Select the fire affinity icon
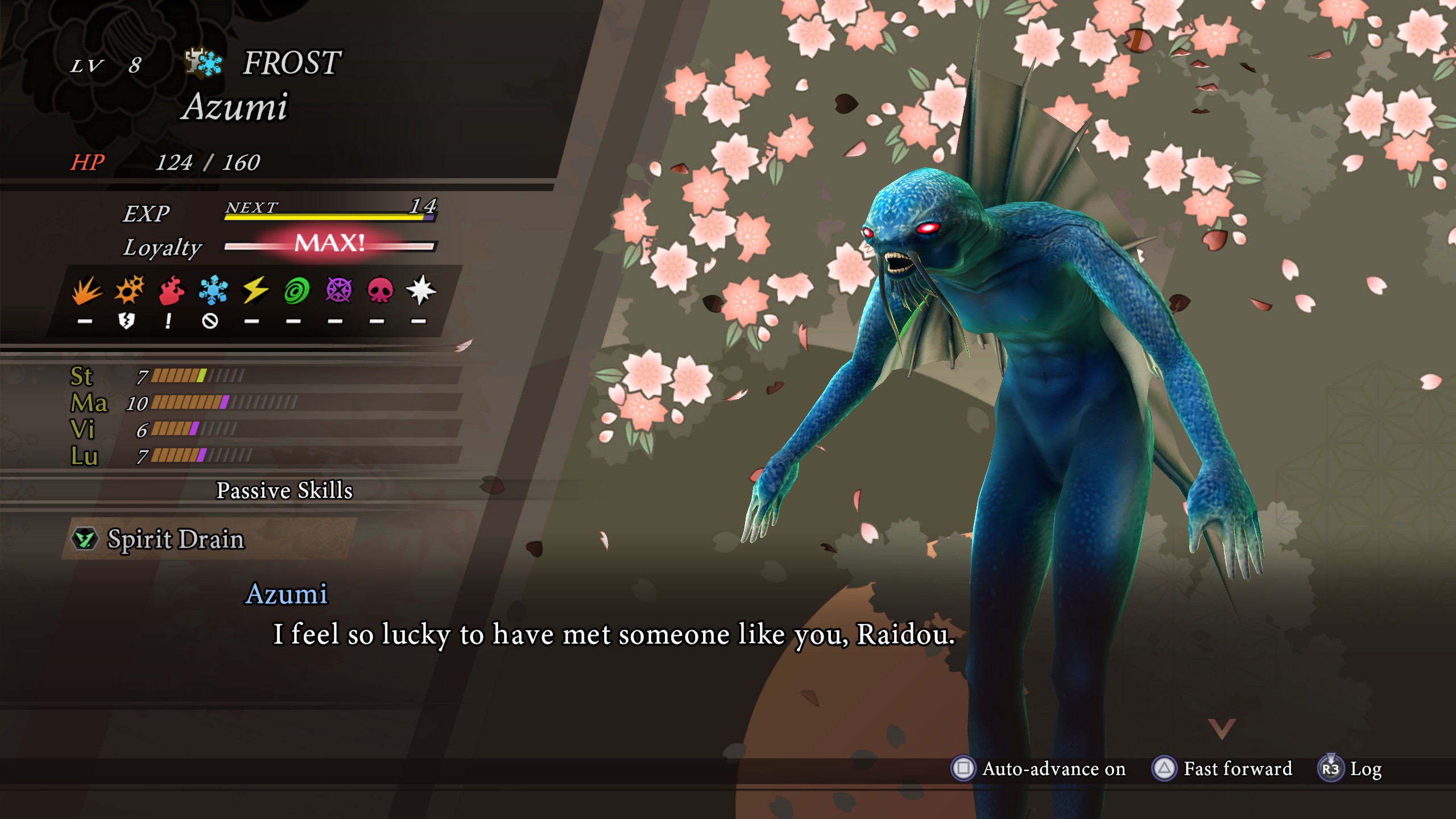 (x=171, y=291)
